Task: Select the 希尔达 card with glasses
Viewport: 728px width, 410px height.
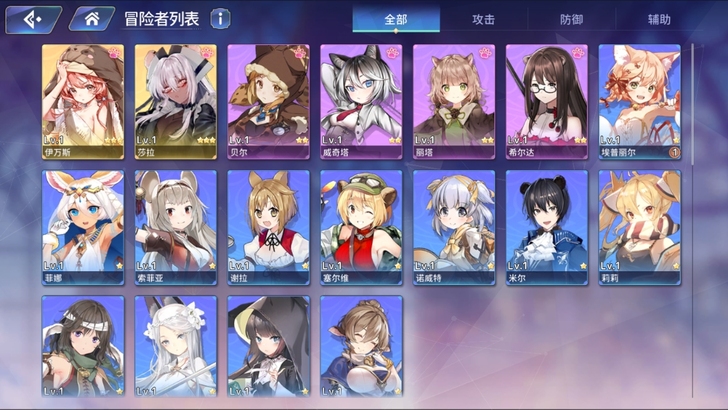Action: pos(546,102)
